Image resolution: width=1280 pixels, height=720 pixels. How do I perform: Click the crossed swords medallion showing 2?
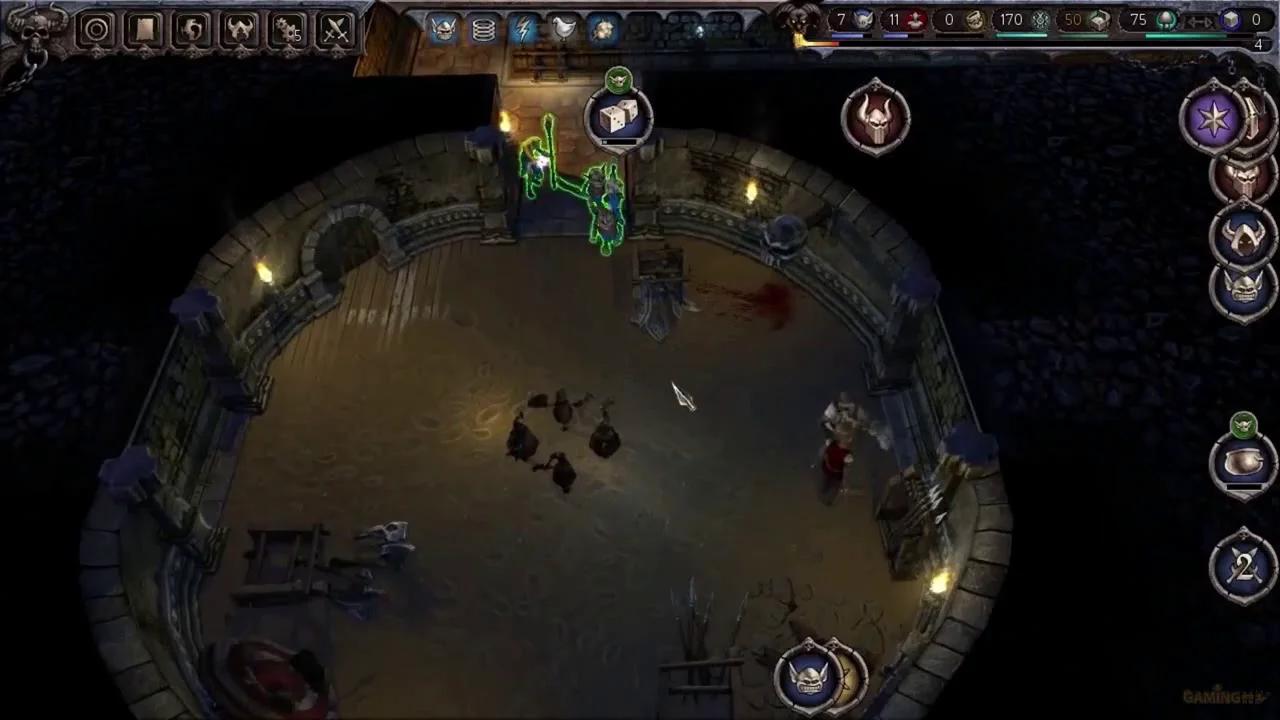coord(1243,568)
